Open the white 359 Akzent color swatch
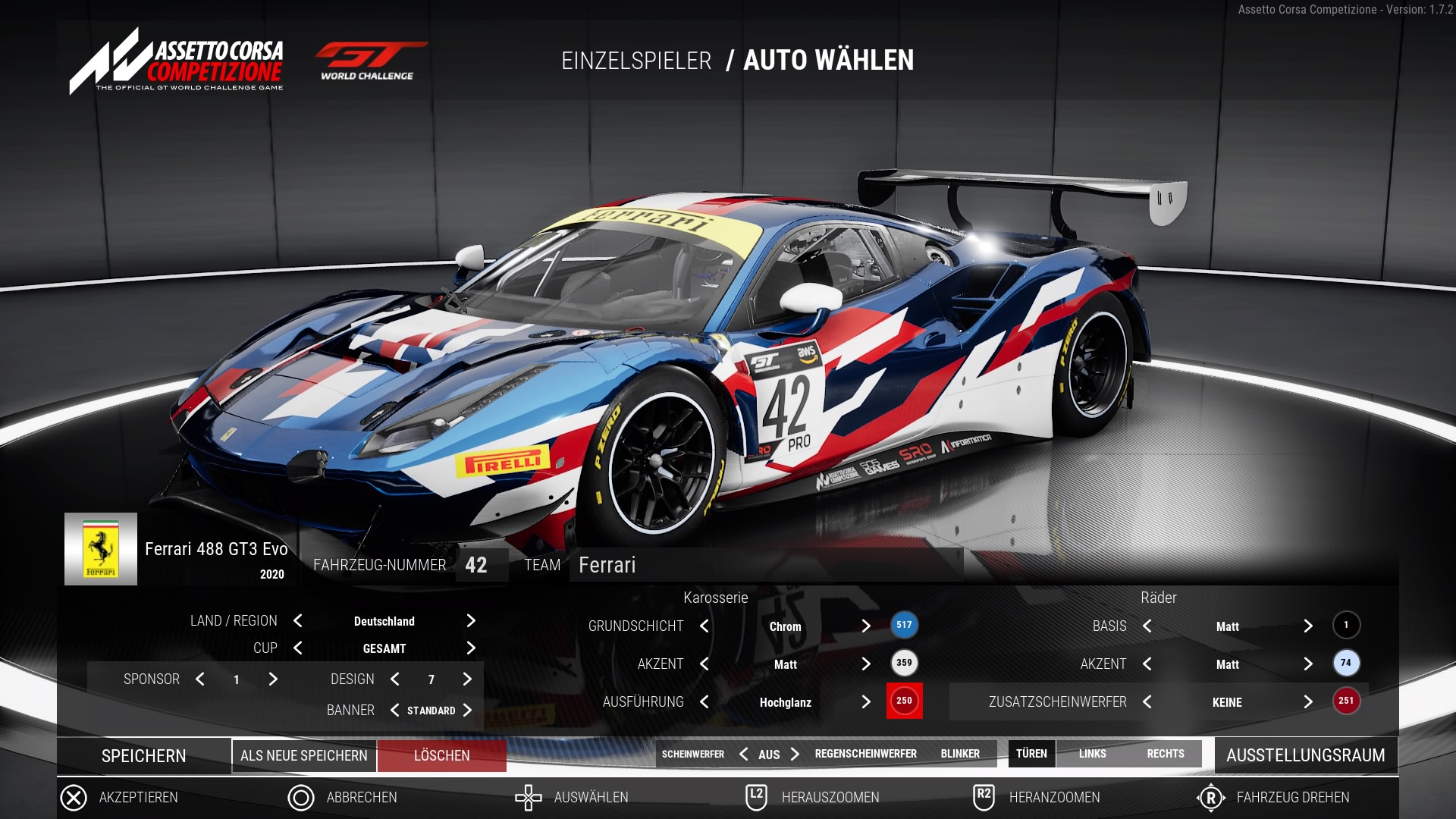 pyautogui.click(x=904, y=664)
